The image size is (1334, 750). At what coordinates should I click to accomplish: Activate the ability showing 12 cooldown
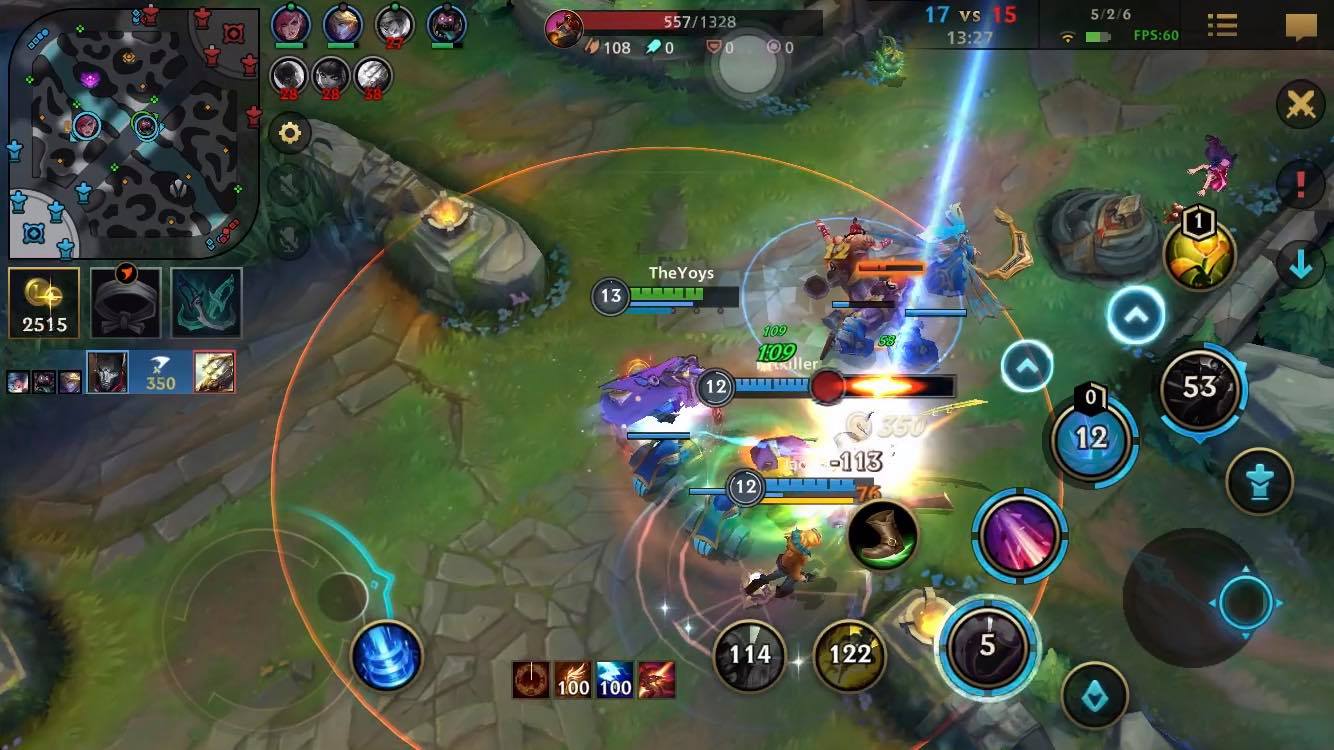[x=1091, y=438]
